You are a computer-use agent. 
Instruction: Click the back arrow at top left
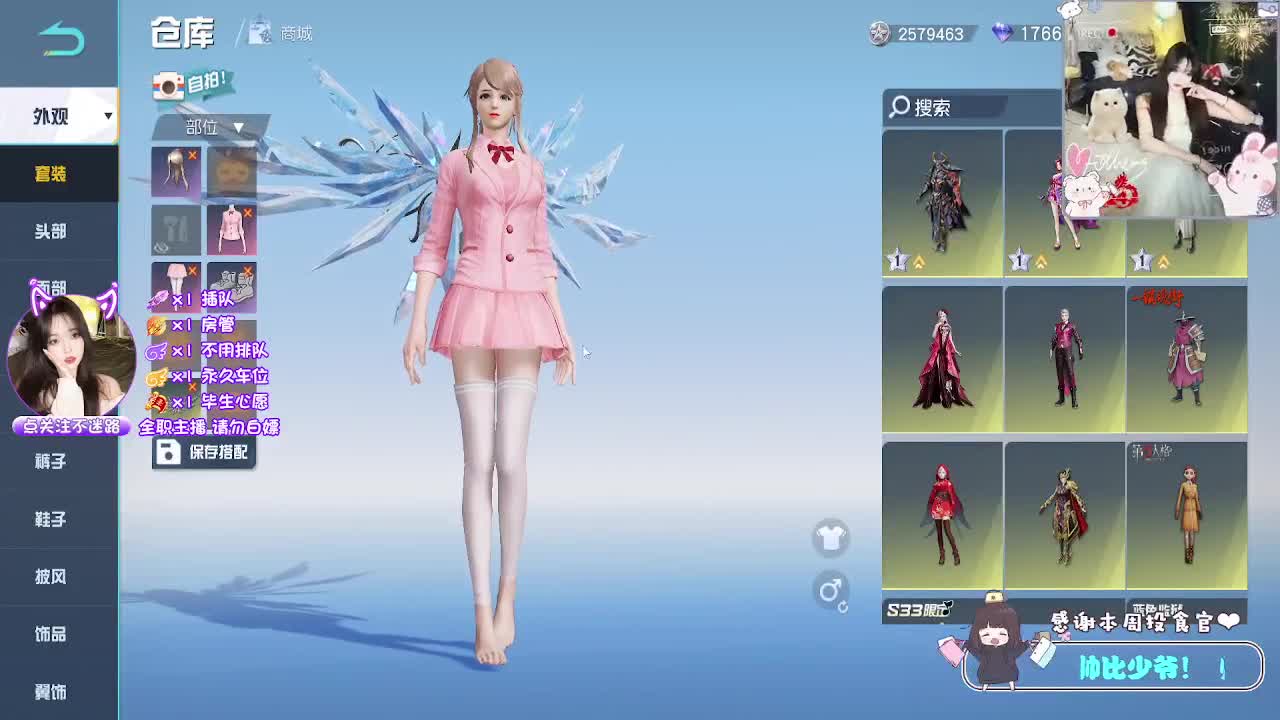(58, 35)
